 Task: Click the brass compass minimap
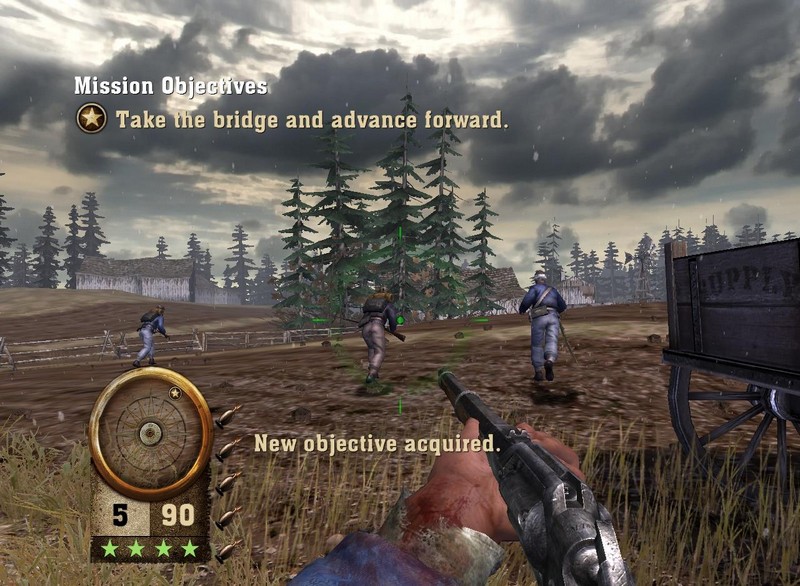(150, 432)
